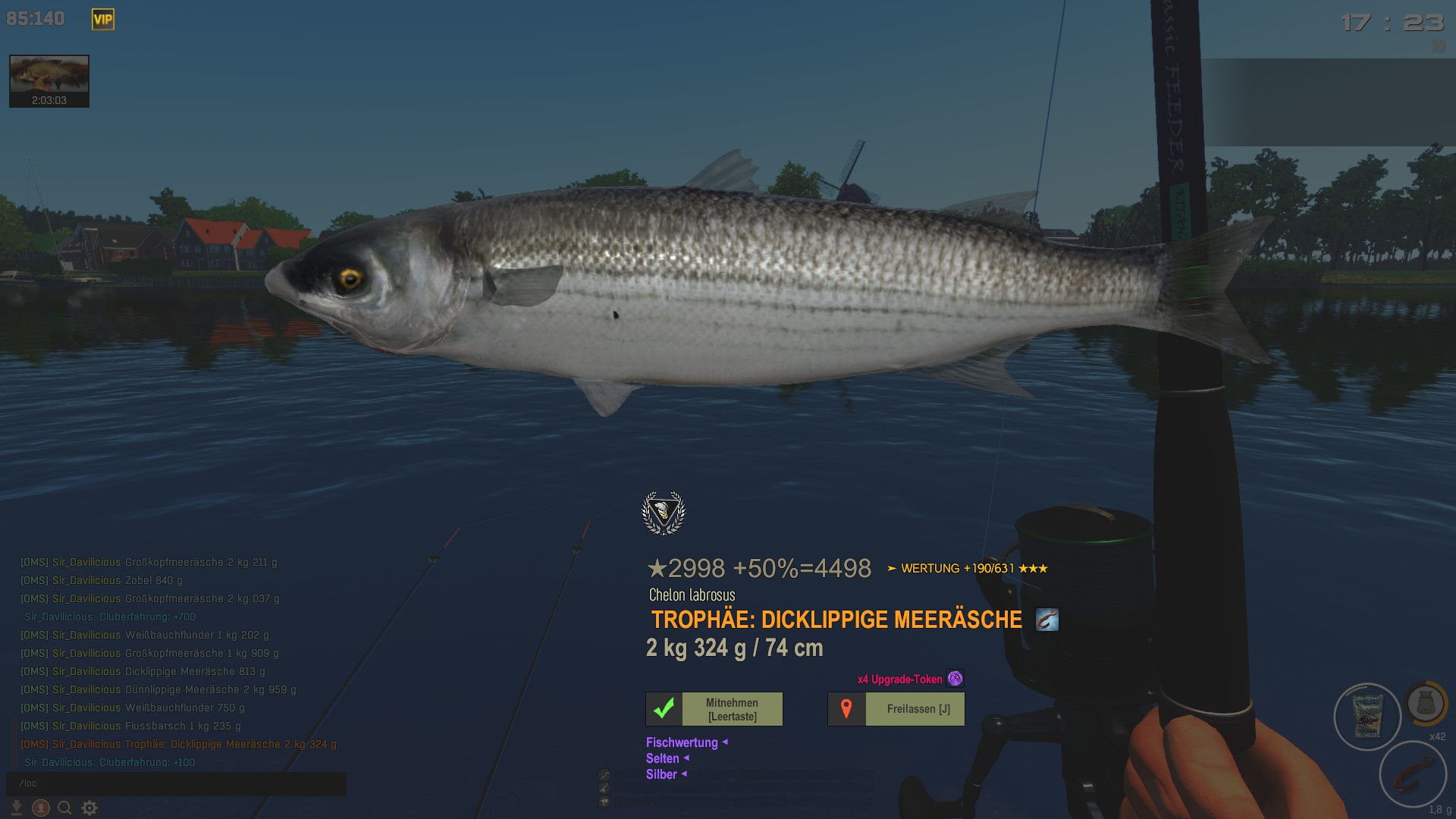Click the fish thumbnail with timer
1456x819 pixels.
click(x=49, y=80)
